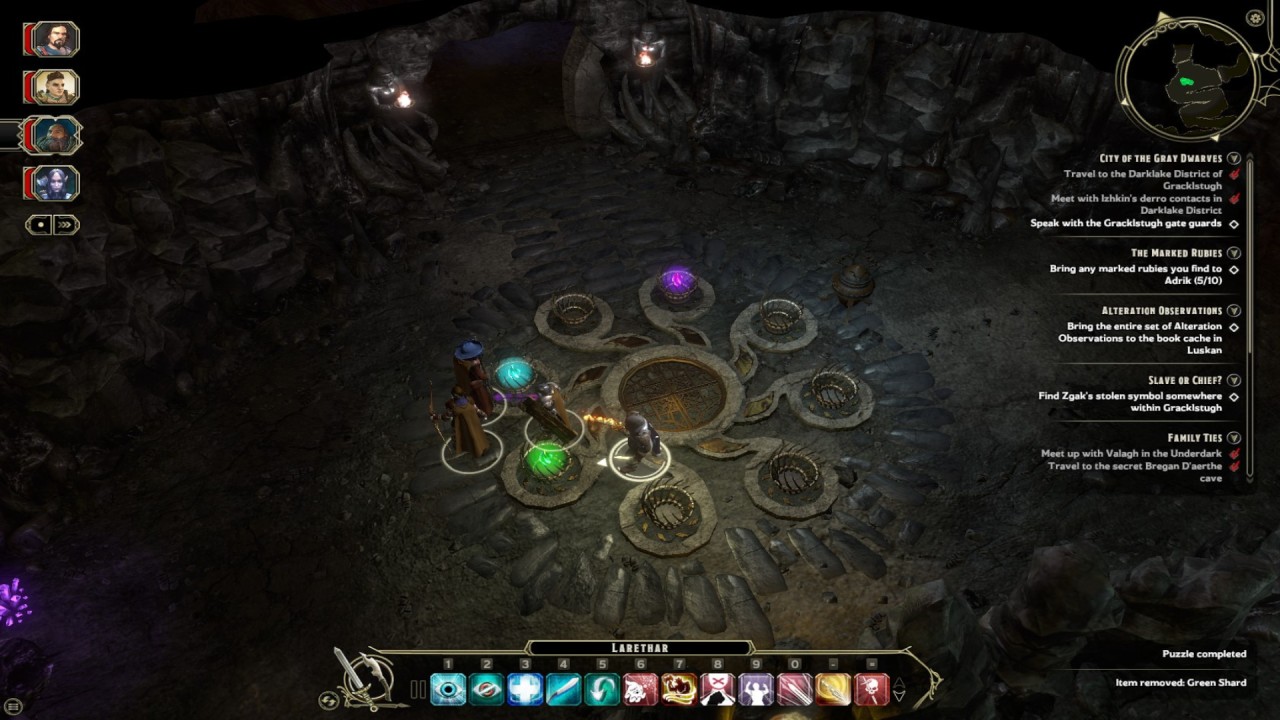Click the triple-chevron button under the portraits
Viewport: 1280px width, 720px height.
pos(65,225)
